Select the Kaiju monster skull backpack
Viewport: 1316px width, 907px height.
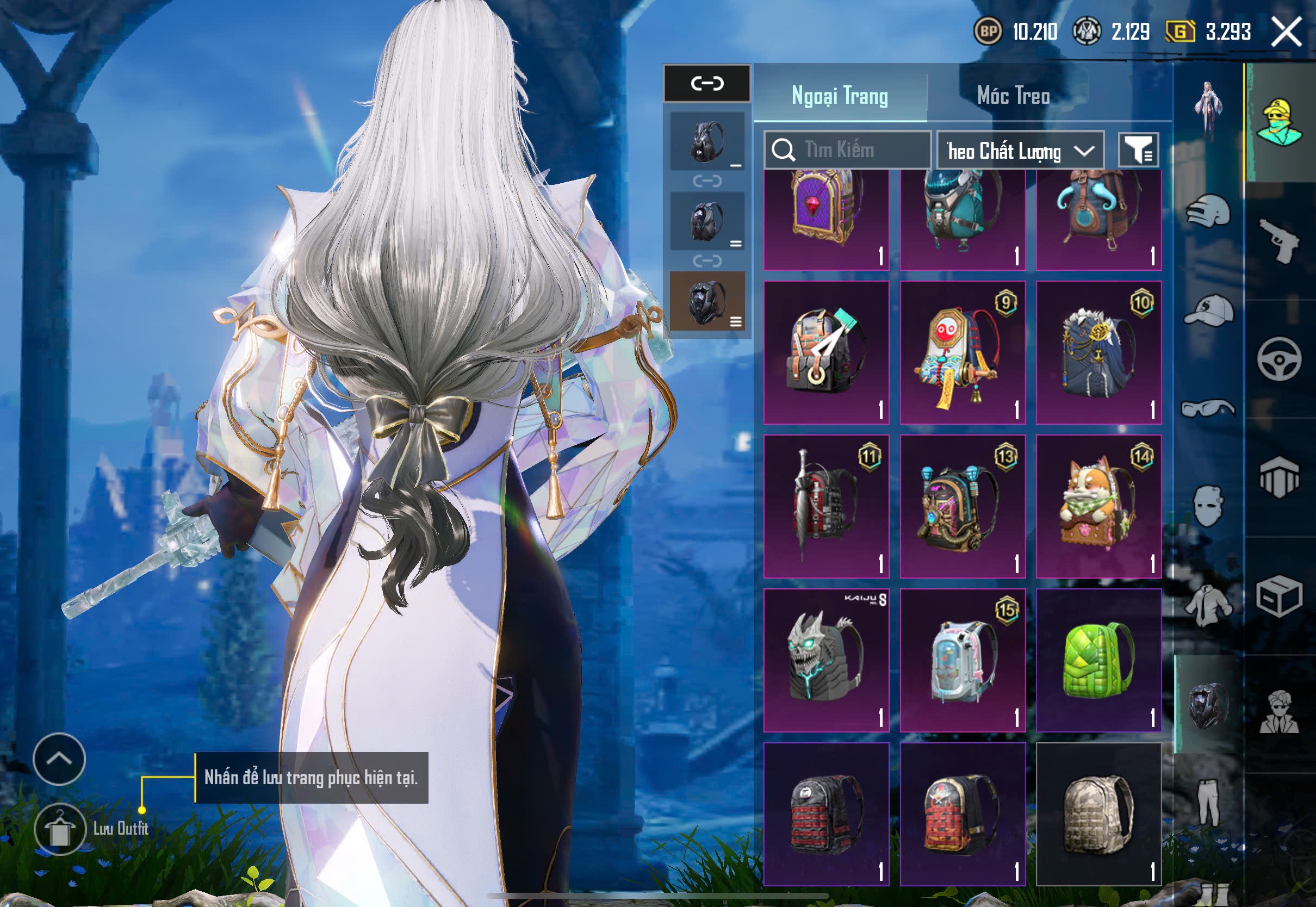point(825,659)
